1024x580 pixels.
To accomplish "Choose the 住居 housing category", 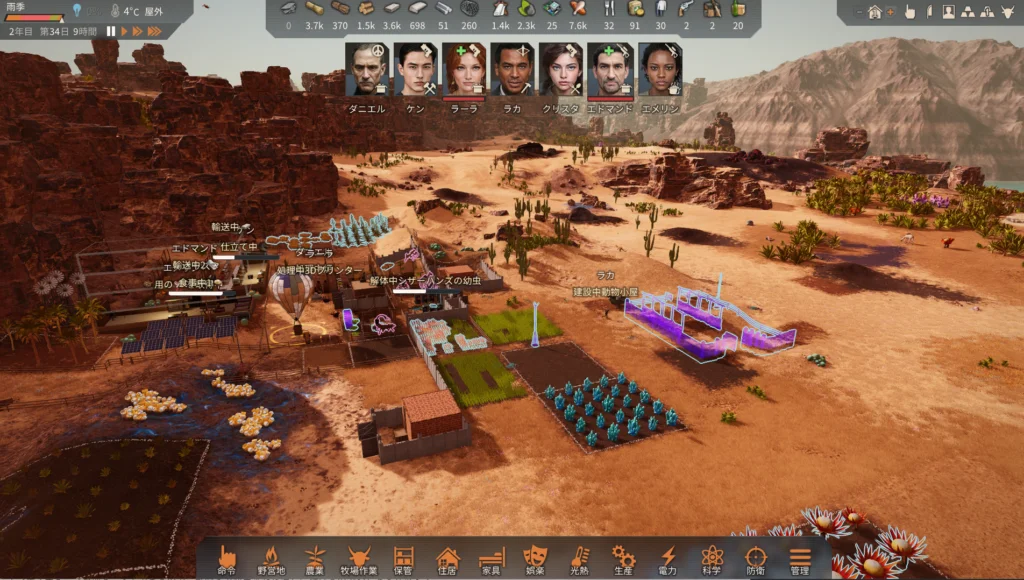I will tap(447, 559).
